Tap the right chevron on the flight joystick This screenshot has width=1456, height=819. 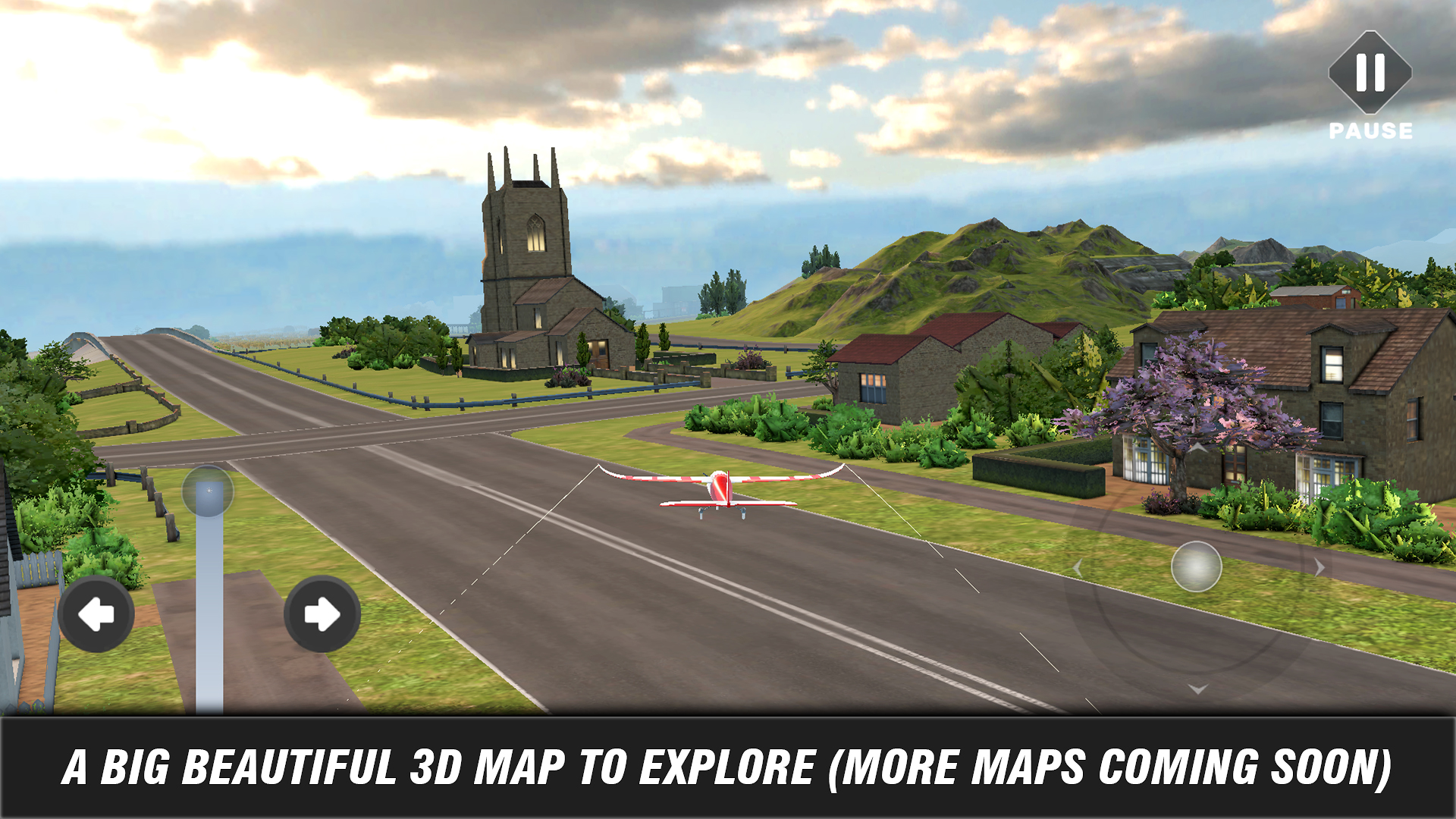[x=1319, y=567]
